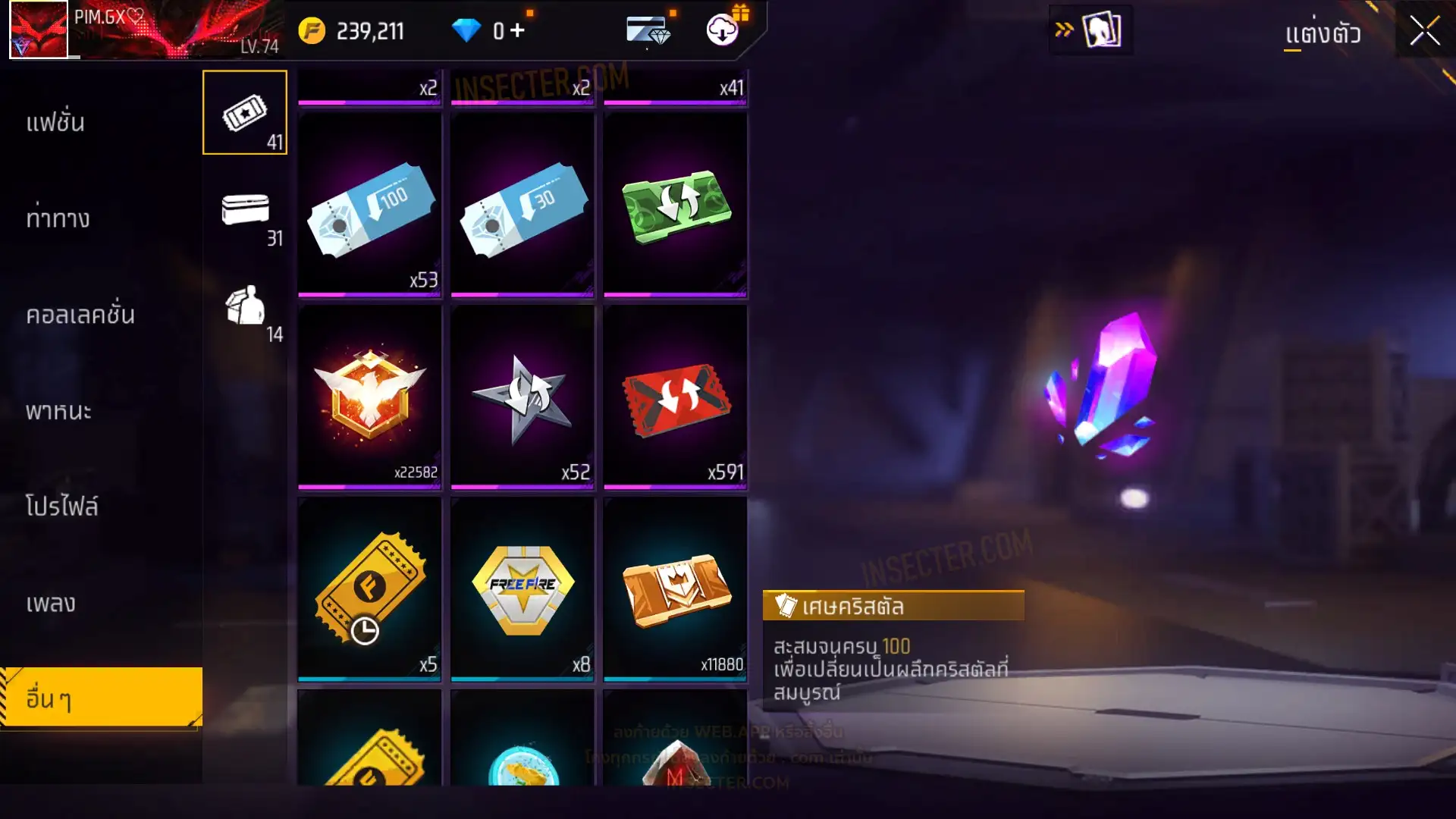Viewport: 1456px width, 819px height.
Task: Open the คอลเลคชั่น category
Action: click(80, 315)
